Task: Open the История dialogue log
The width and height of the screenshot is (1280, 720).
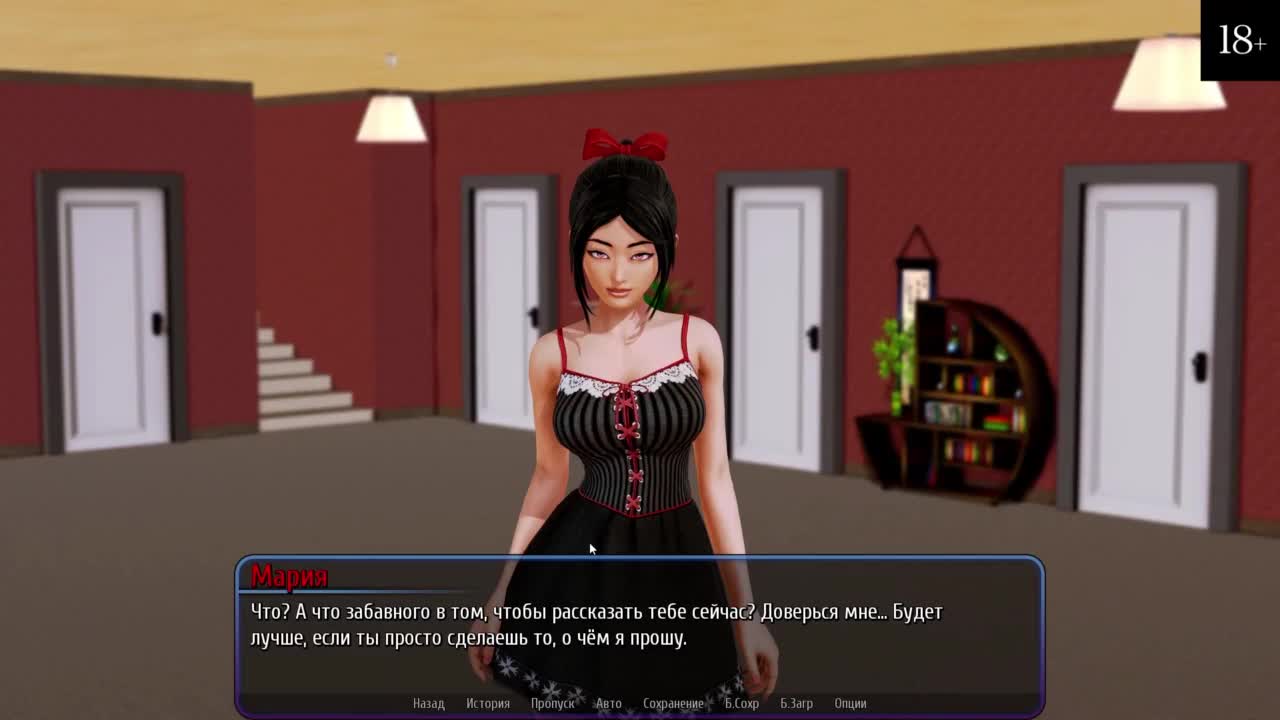Action: click(x=488, y=703)
